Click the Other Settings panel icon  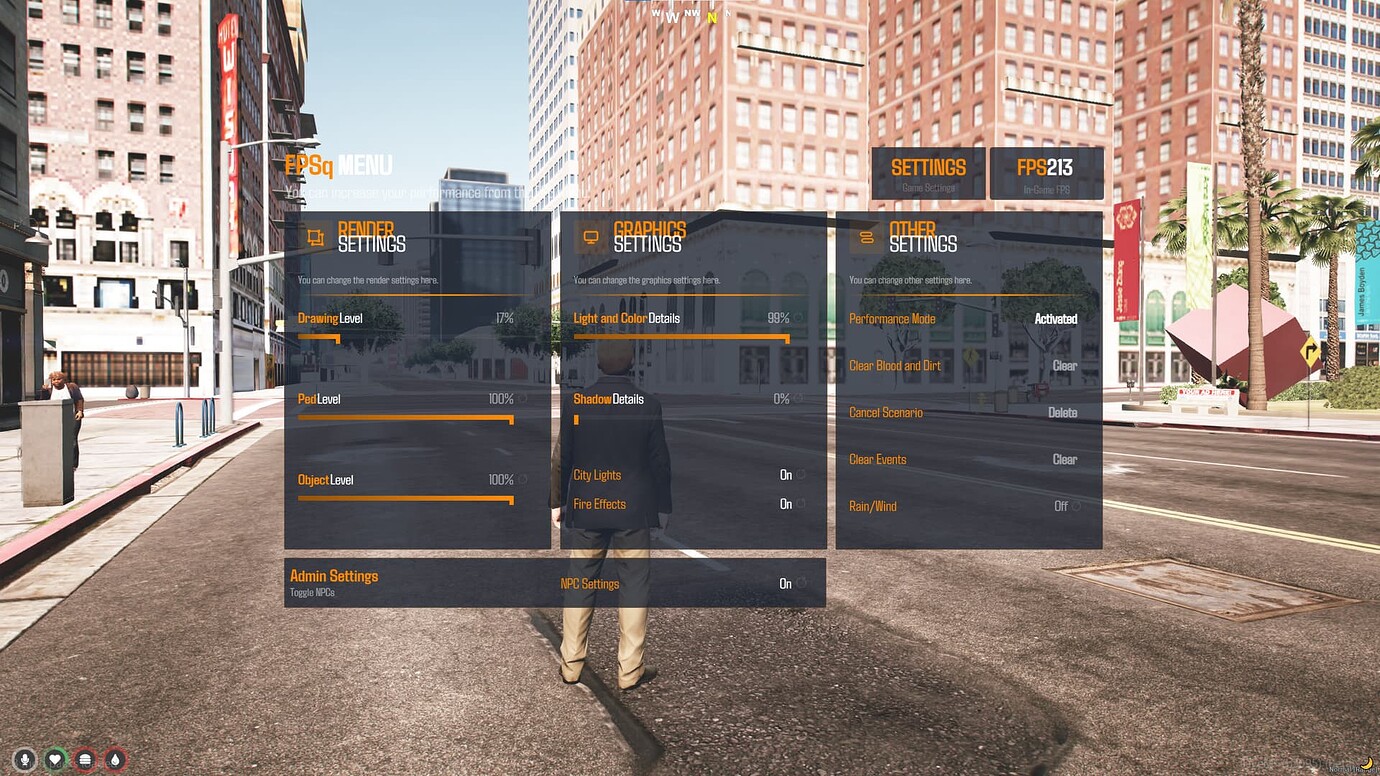pyautogui.click(x=866, y=236)
